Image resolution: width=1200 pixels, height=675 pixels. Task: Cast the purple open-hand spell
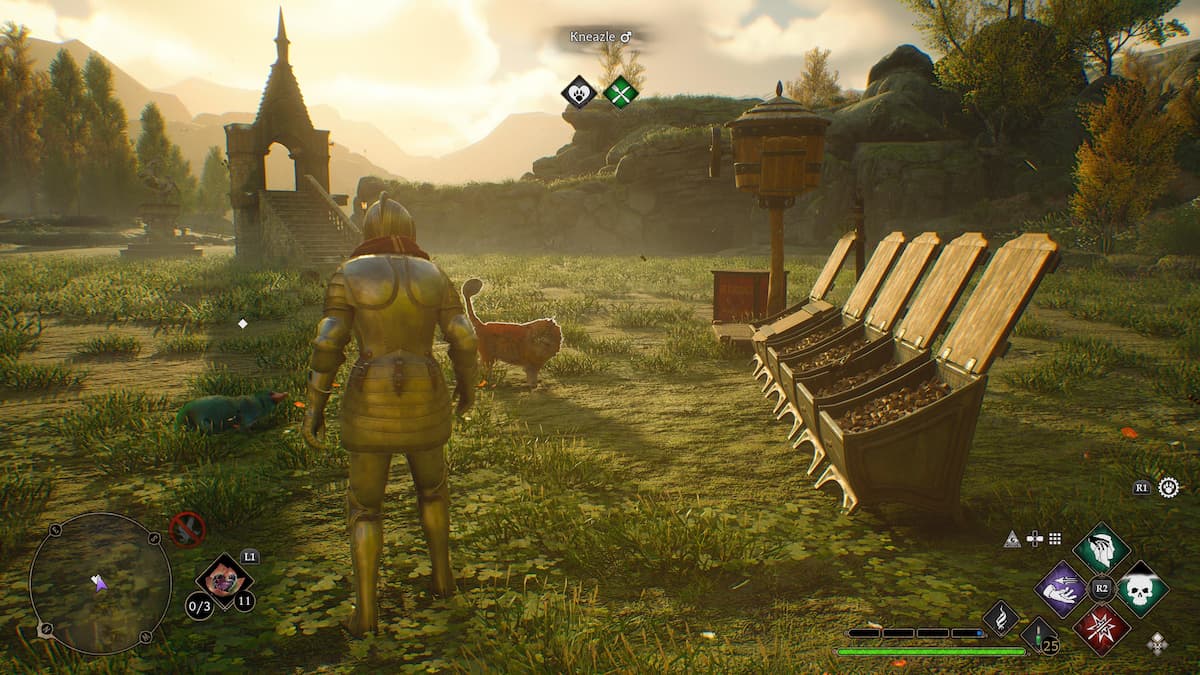pyautogui.click(x=1061, y=589)
